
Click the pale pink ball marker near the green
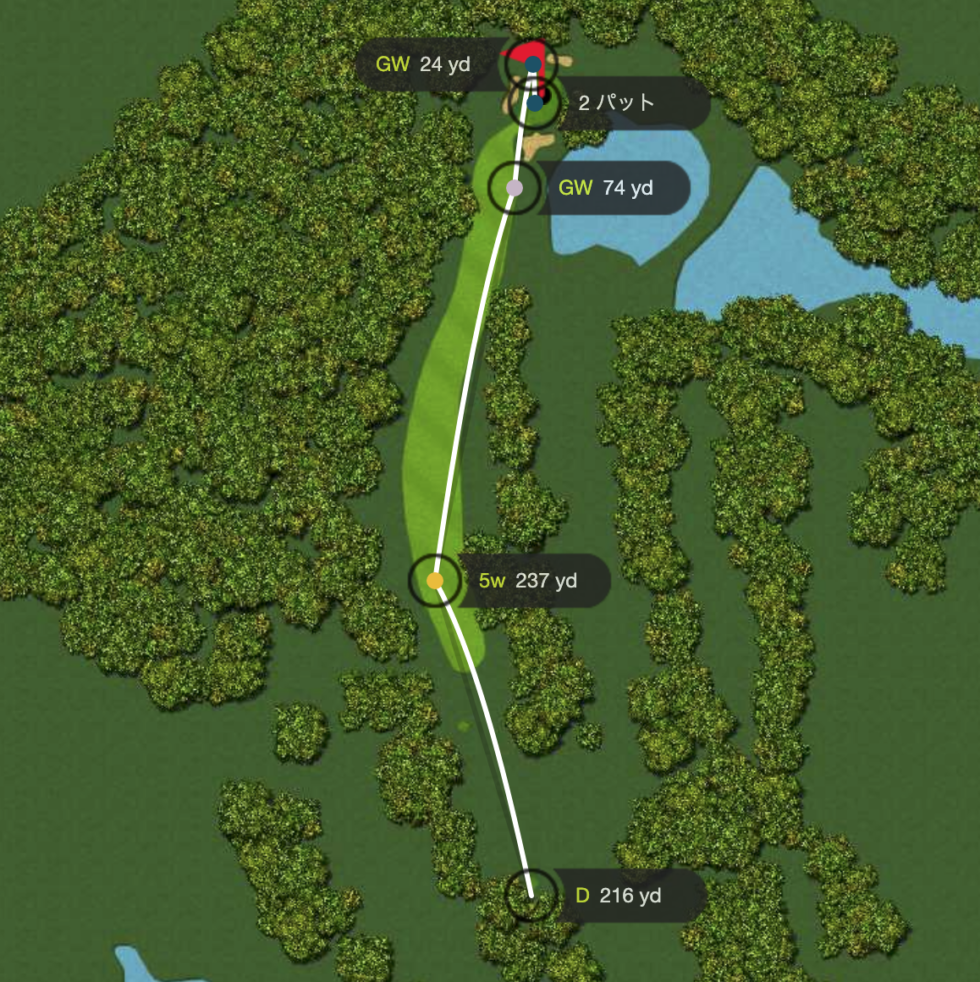point(514,188)
